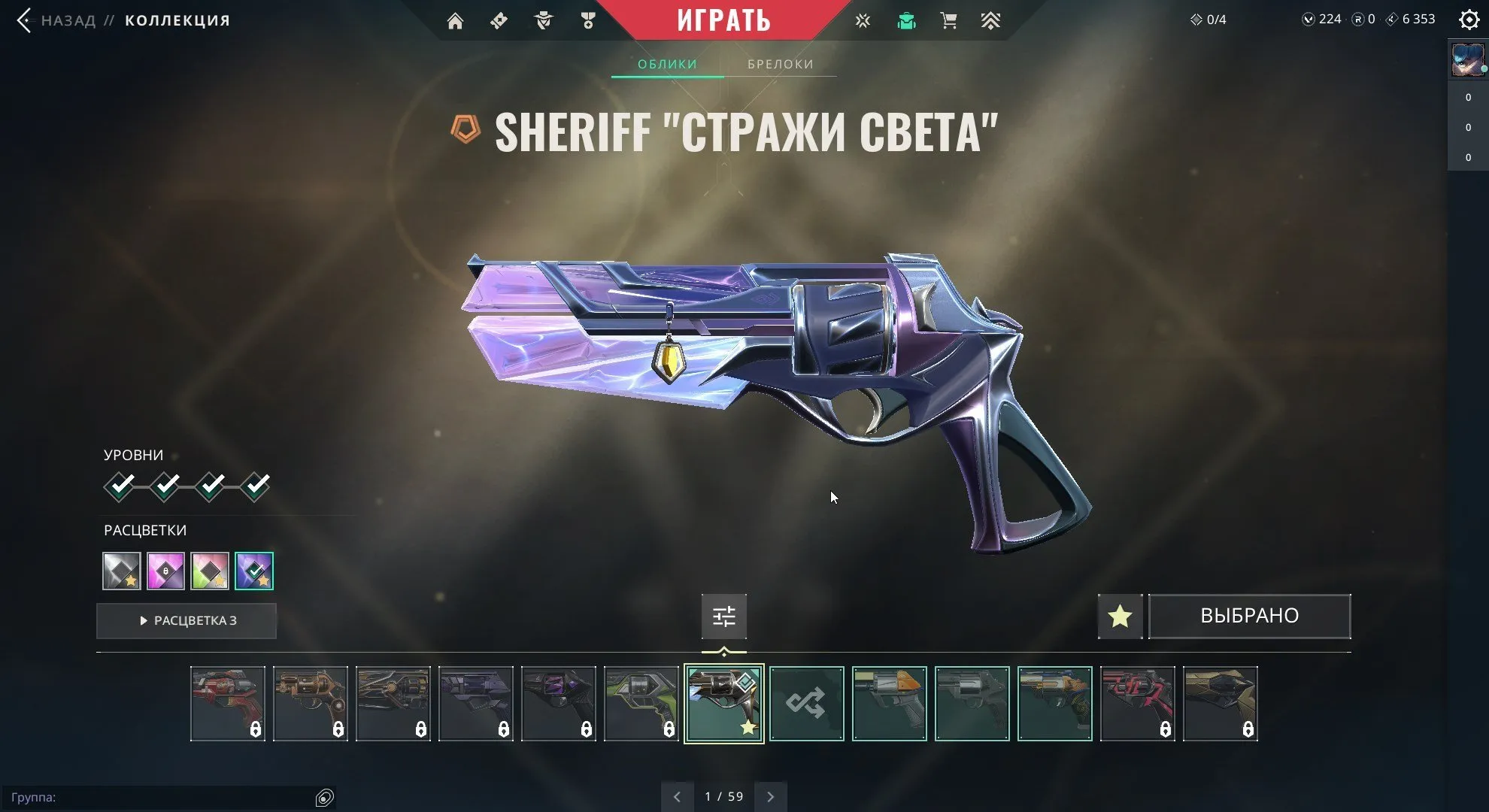Expand the РАСЦВЕТКА 3 selector
Image resolution: width=1489 pixels, height=812 pixels.
[186, 620]
